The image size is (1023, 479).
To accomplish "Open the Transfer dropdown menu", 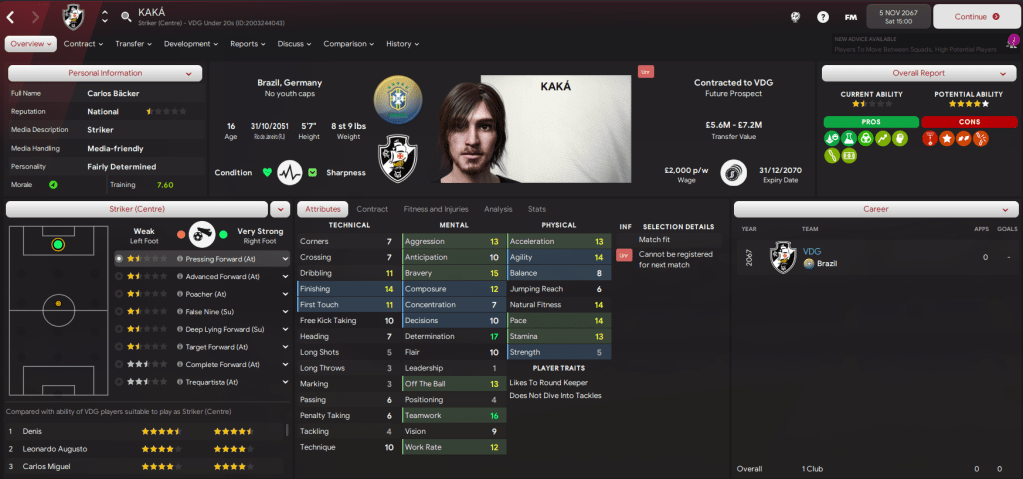I will pyautogui.click(x=133, y=44).
